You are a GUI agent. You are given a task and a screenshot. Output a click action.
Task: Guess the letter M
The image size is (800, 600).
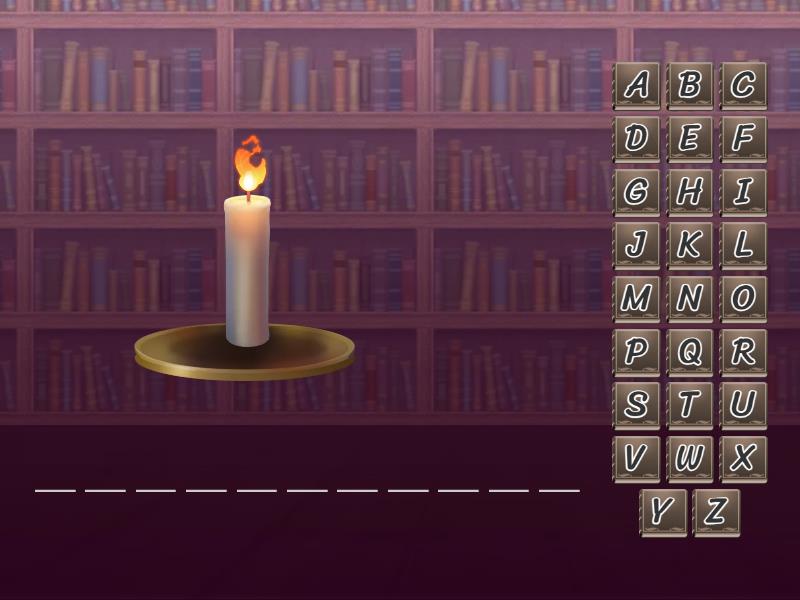click(636, 299)
